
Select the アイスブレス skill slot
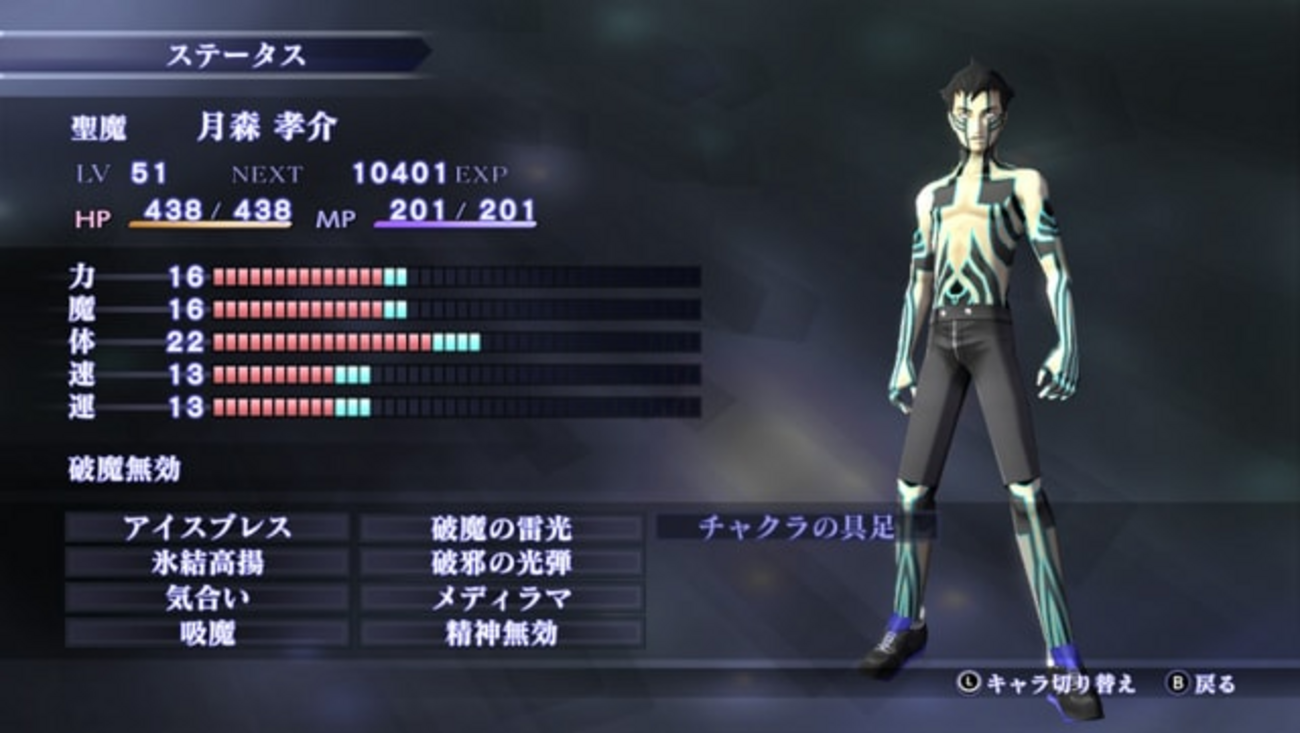(207, 527)
